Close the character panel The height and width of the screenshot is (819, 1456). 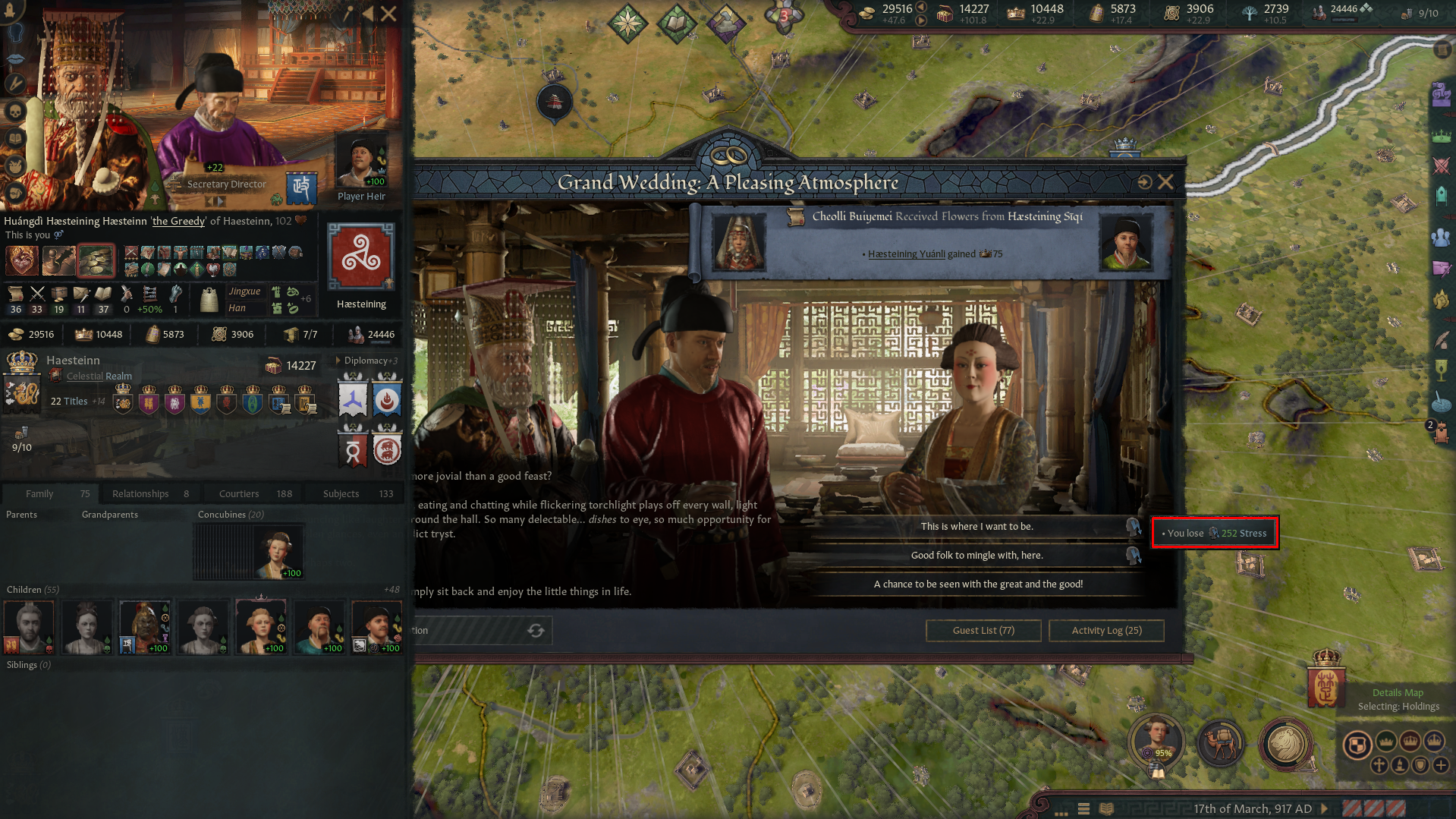pyautogui.click(x=388, y=14)
